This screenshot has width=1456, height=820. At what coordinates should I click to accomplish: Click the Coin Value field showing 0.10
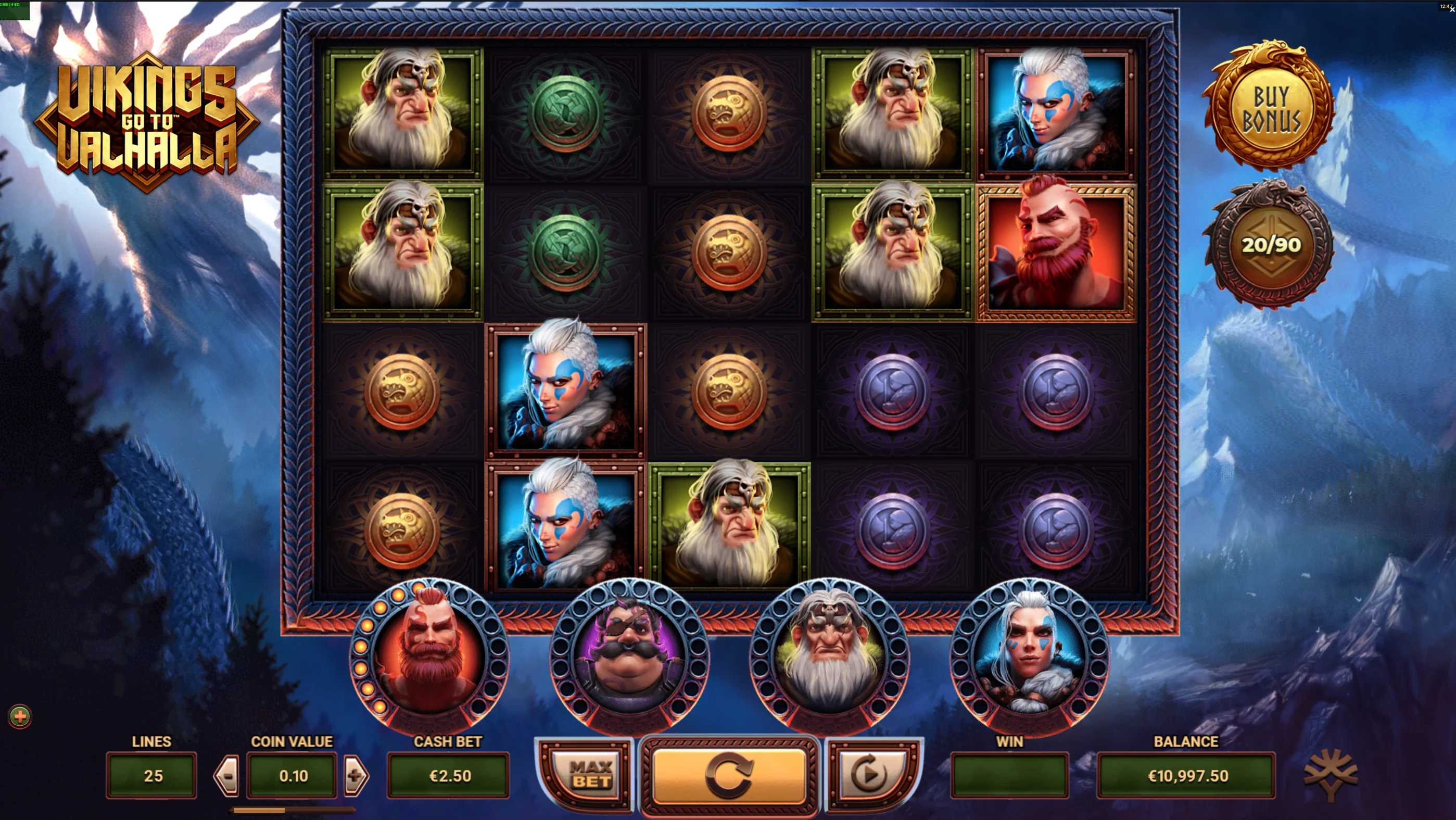pos(291,775)
